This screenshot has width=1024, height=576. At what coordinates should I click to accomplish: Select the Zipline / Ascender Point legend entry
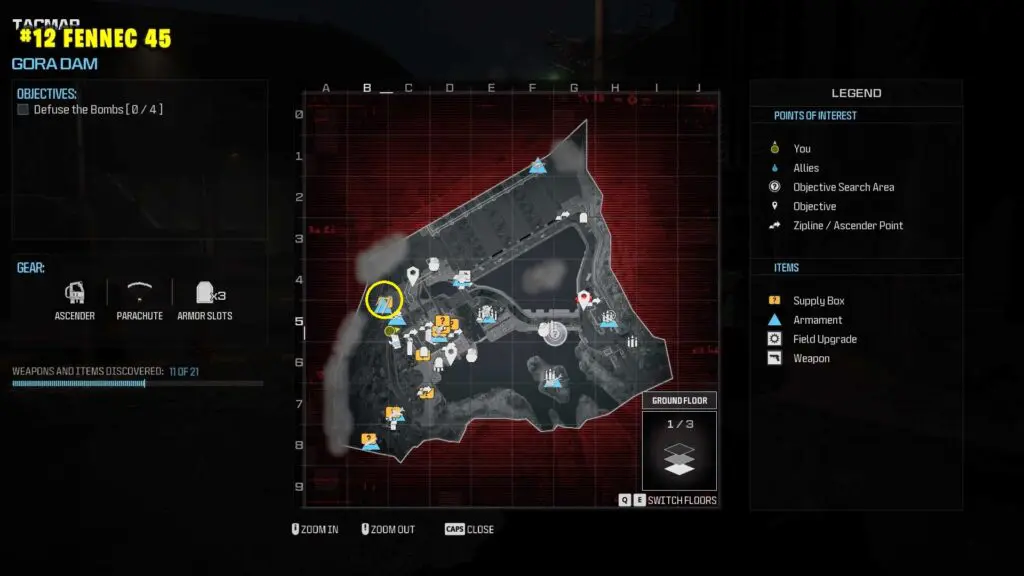(x=847, y=225)
